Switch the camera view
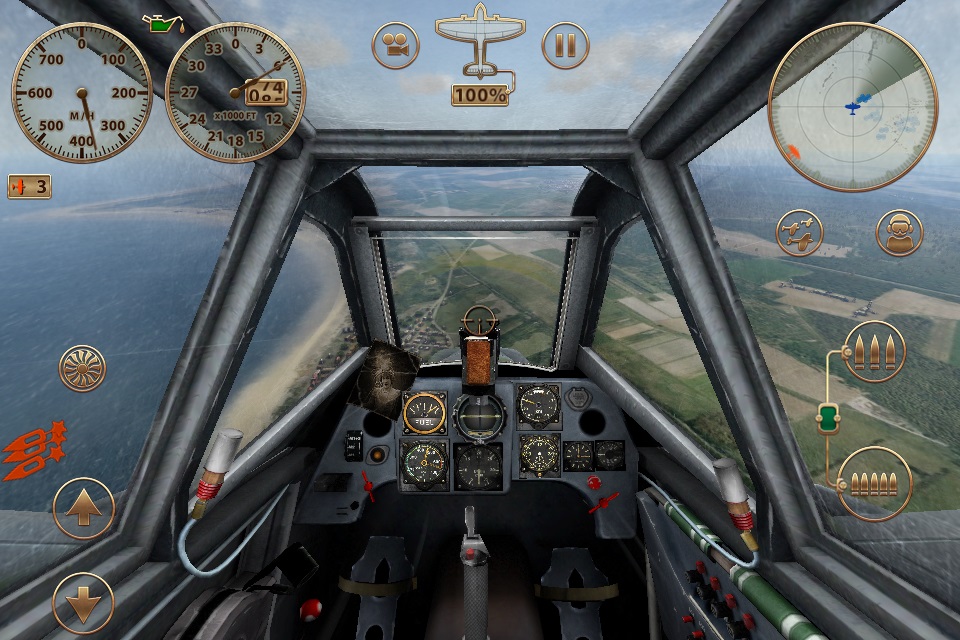This screenshot has width=960, height=640. tap(396, 46)
